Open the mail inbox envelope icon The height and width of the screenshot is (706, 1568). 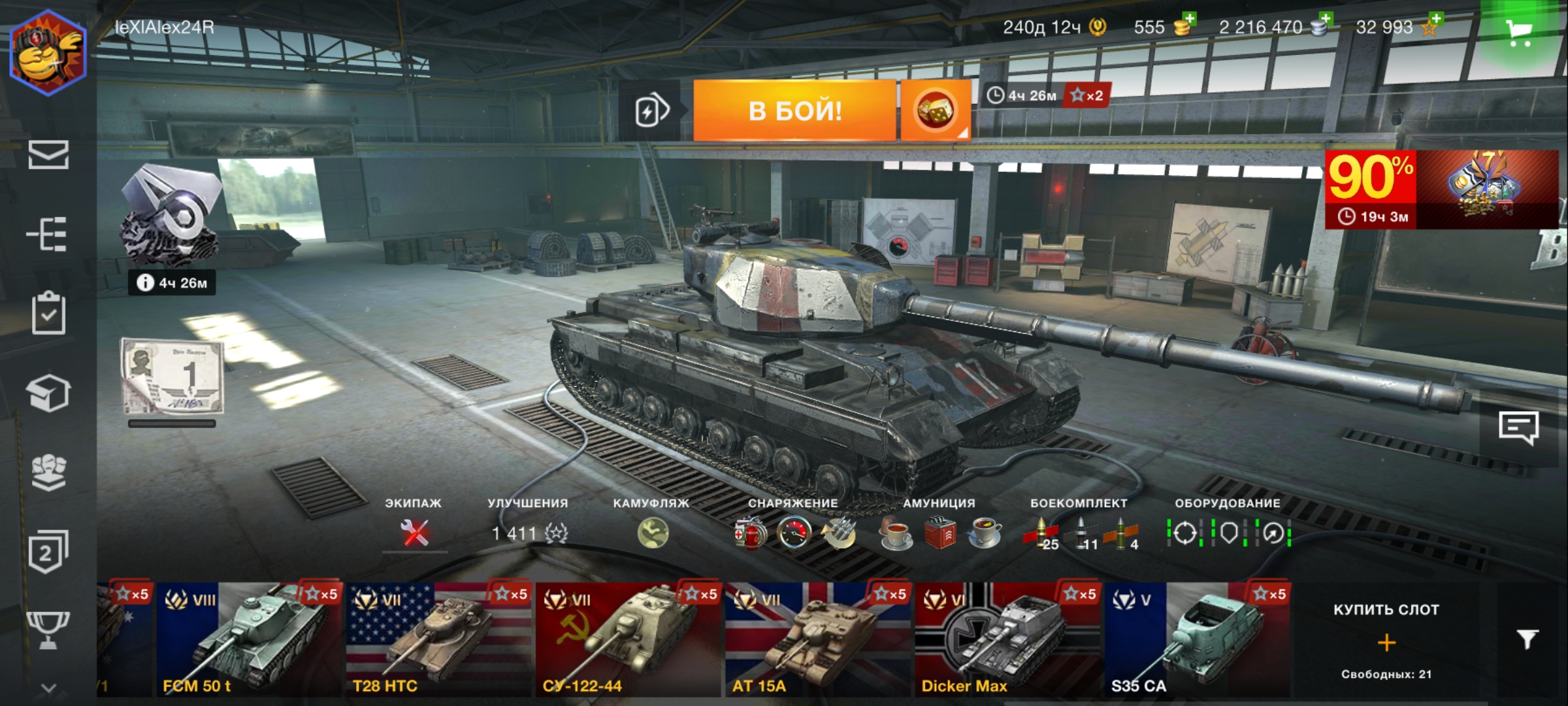48,155
